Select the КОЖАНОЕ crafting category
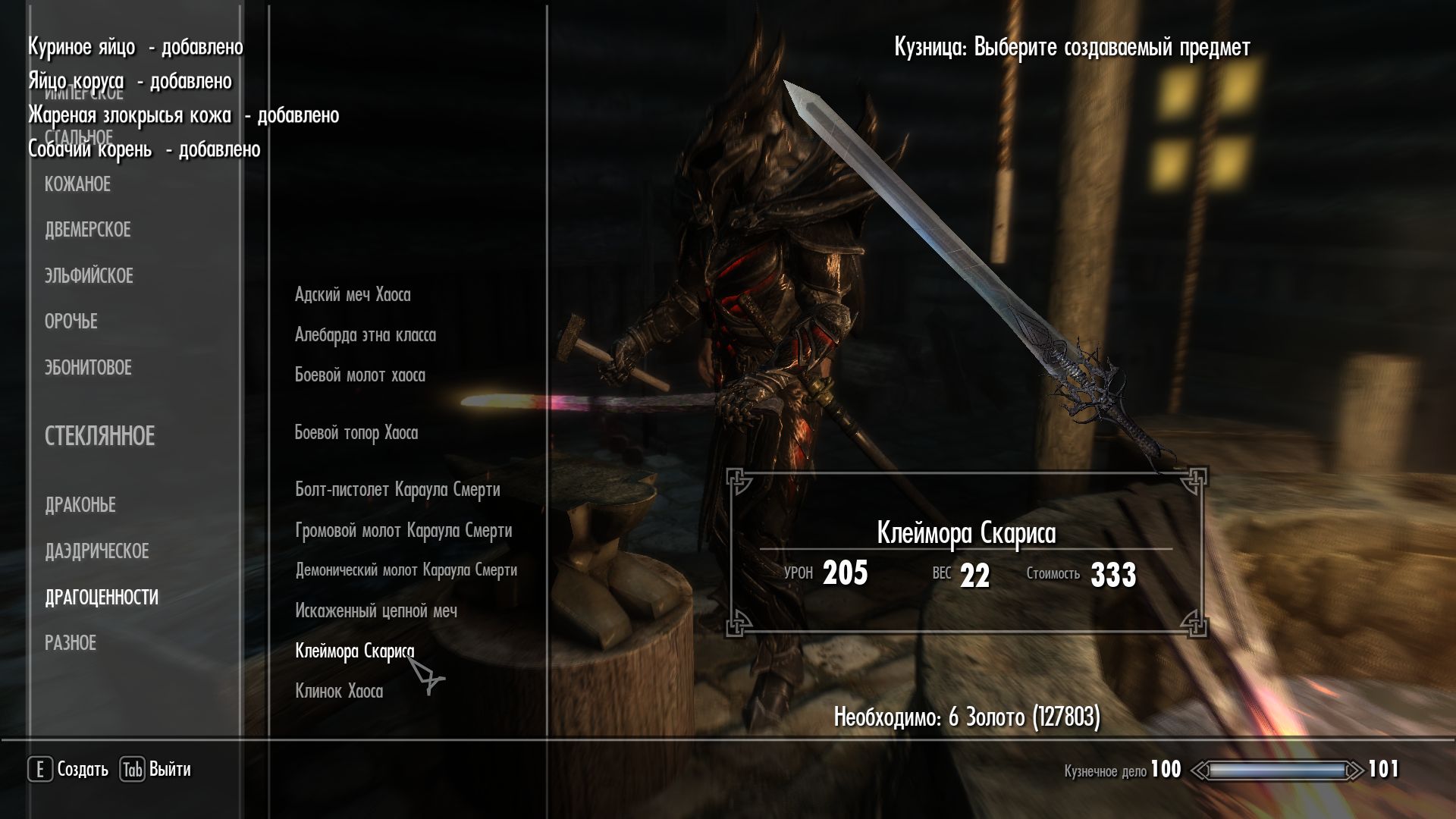Image resolution: width=1456 pixels, height=819 pixels. (77, 184)
